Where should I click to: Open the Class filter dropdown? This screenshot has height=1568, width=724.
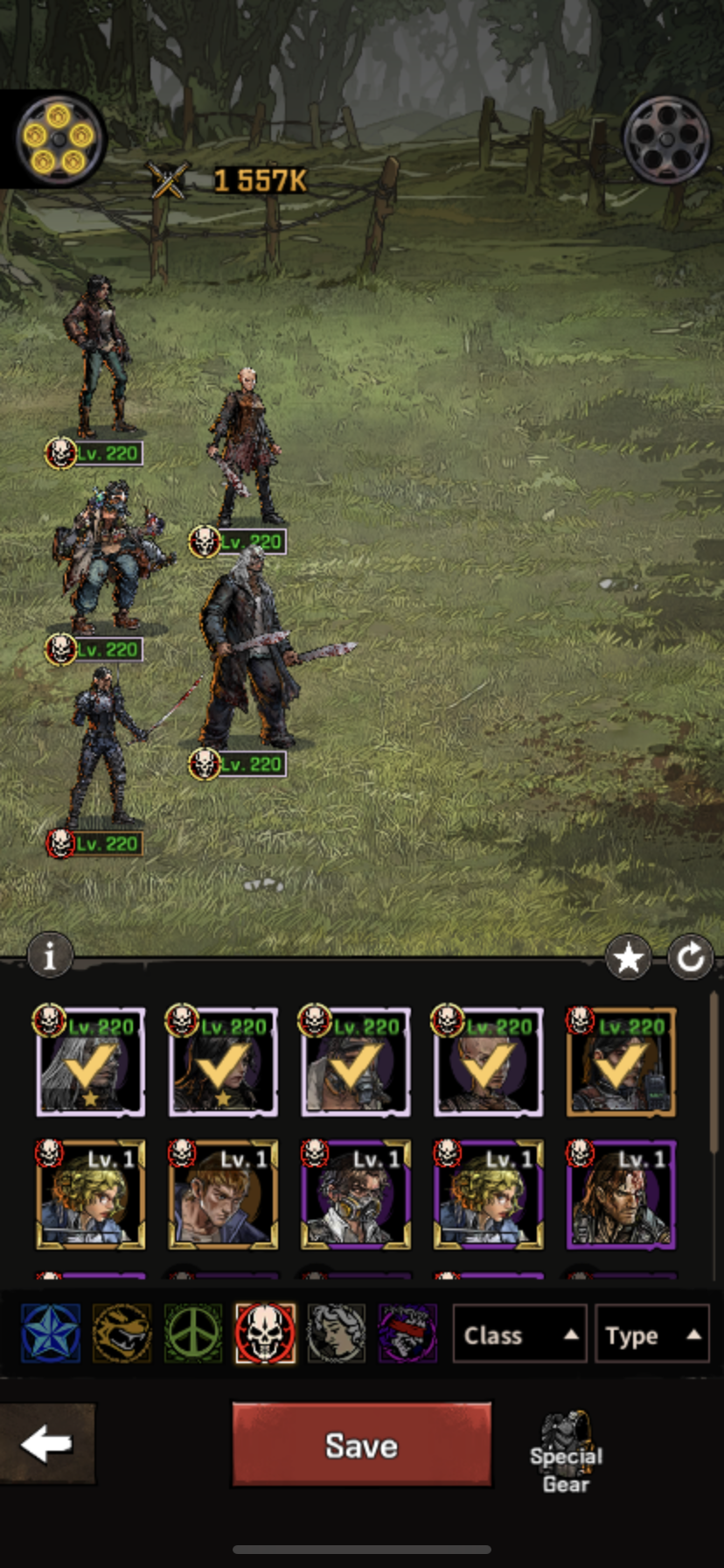[x=519, y=1335]
